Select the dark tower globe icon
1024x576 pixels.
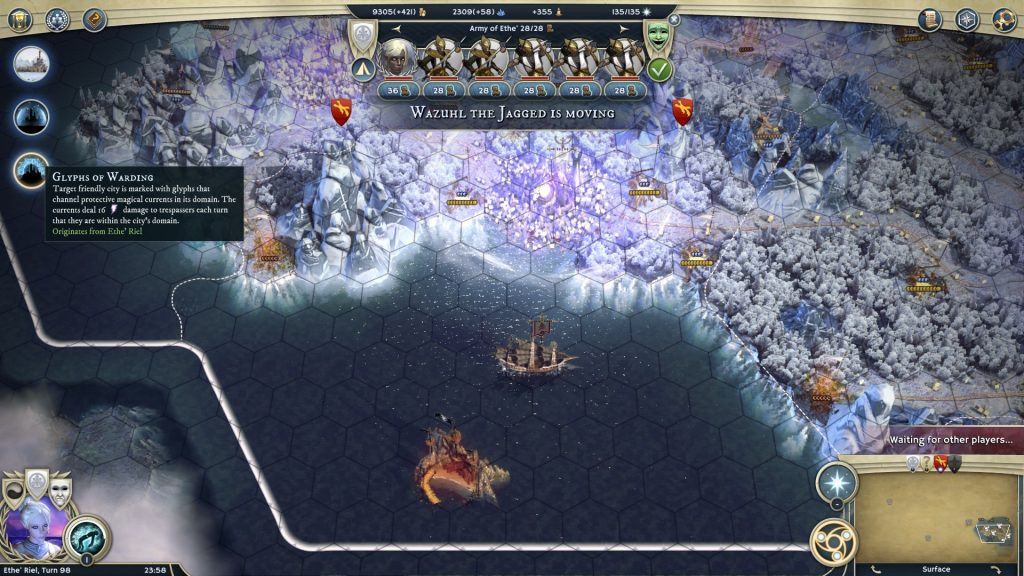pos(31,117)
